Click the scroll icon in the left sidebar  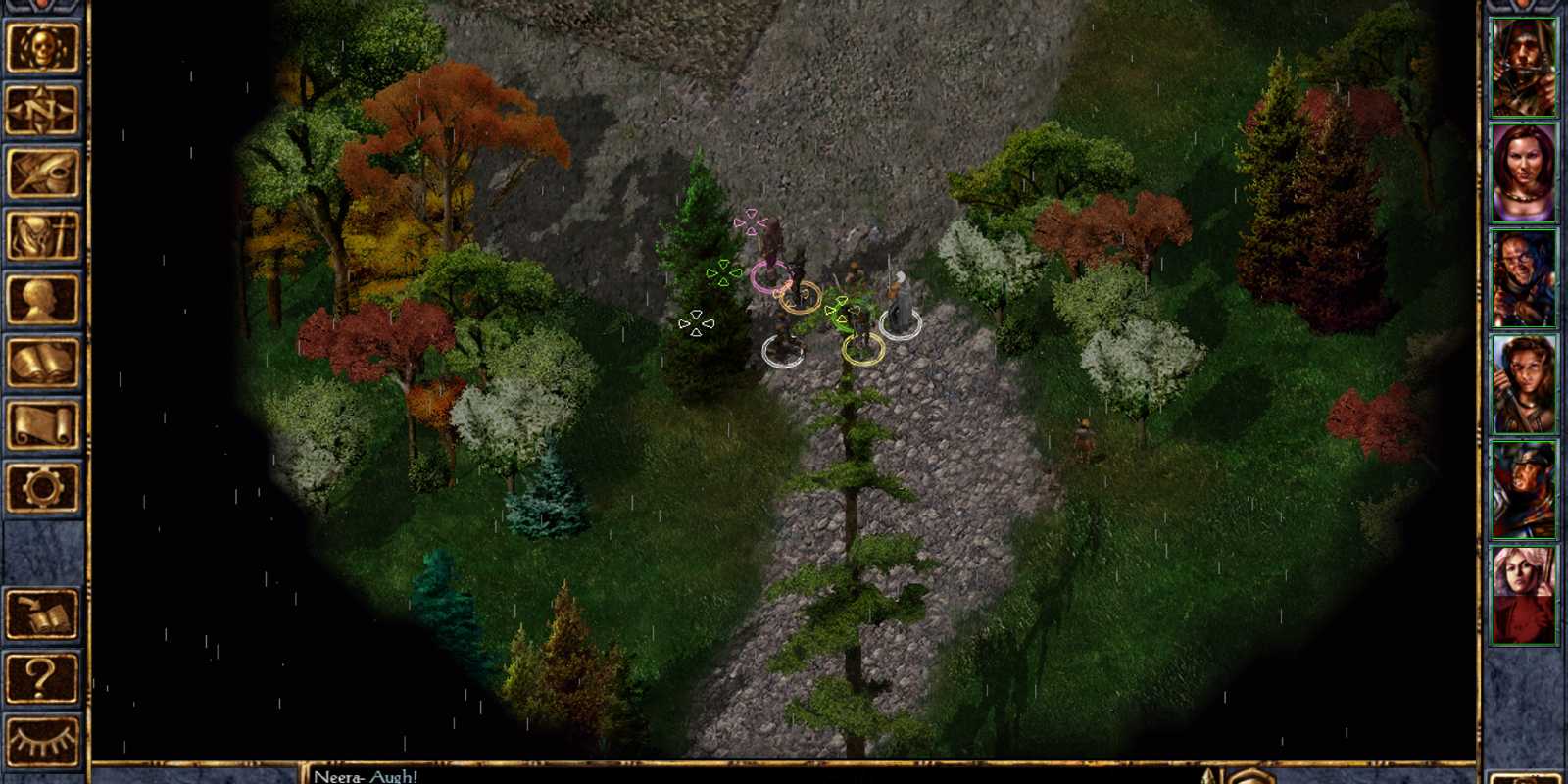pyautogui.click(x=43, y=421)
